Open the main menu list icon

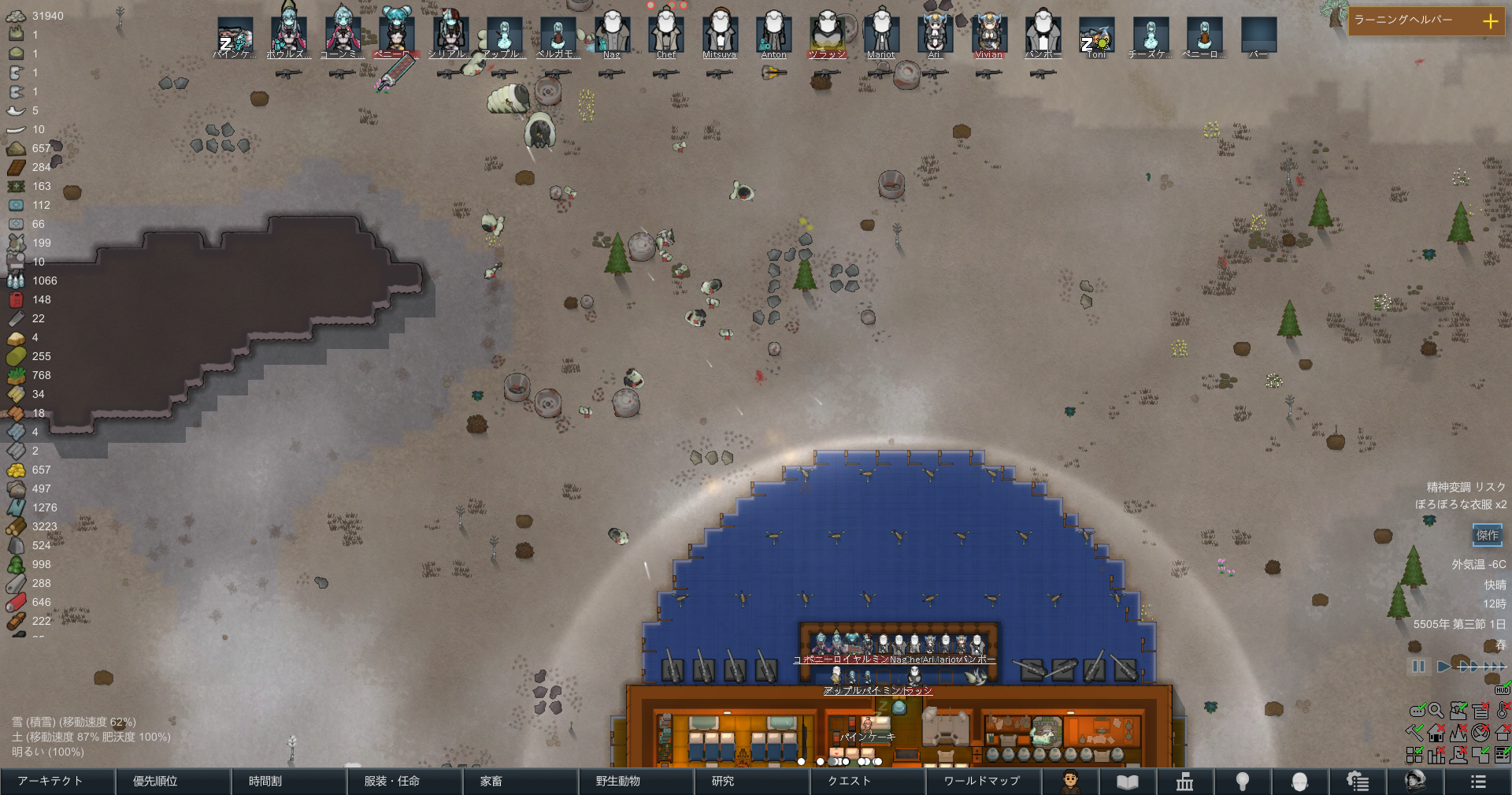point(1477,782)
